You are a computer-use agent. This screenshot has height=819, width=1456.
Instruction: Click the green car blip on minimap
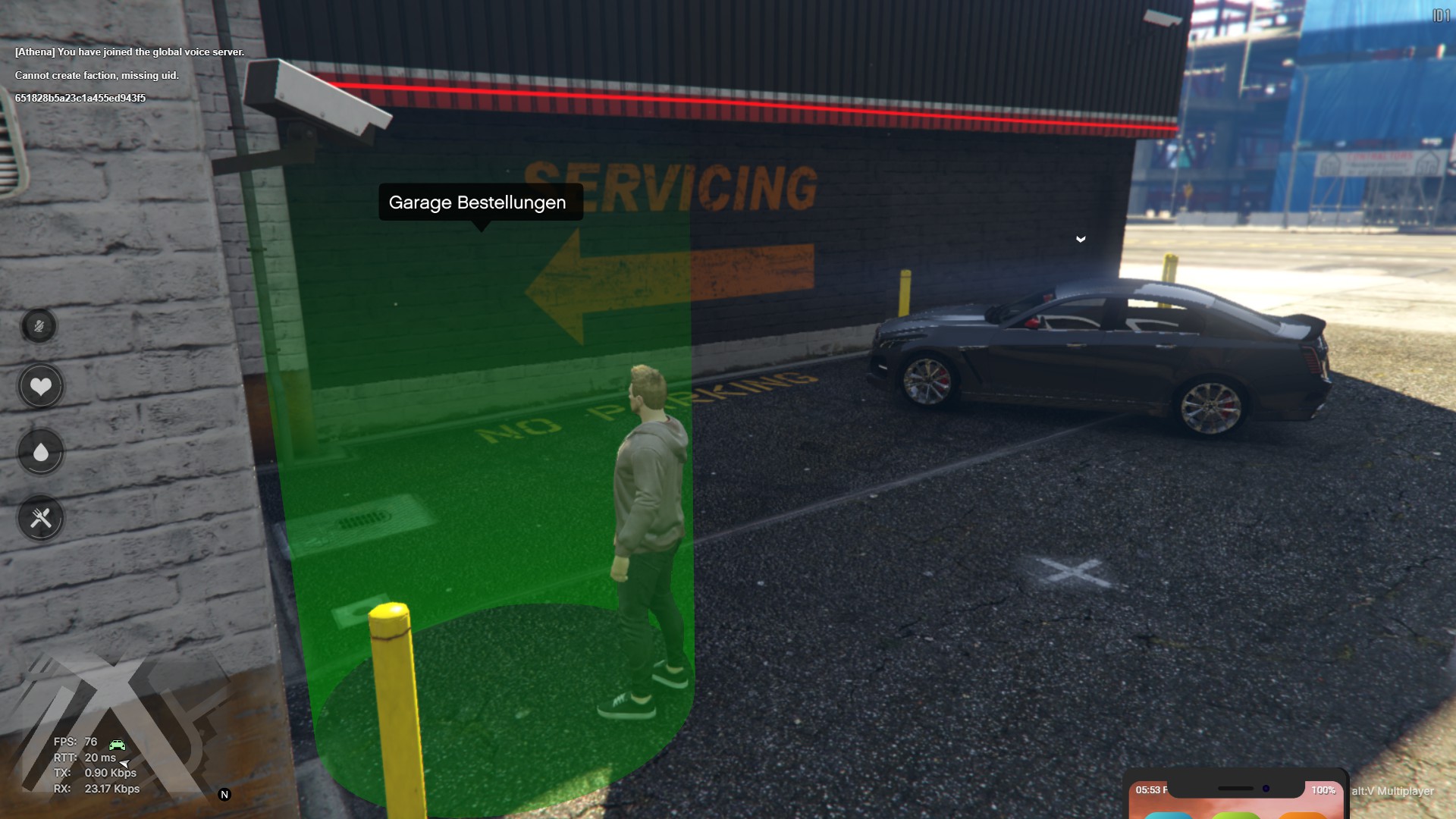[x=117, y=745]
